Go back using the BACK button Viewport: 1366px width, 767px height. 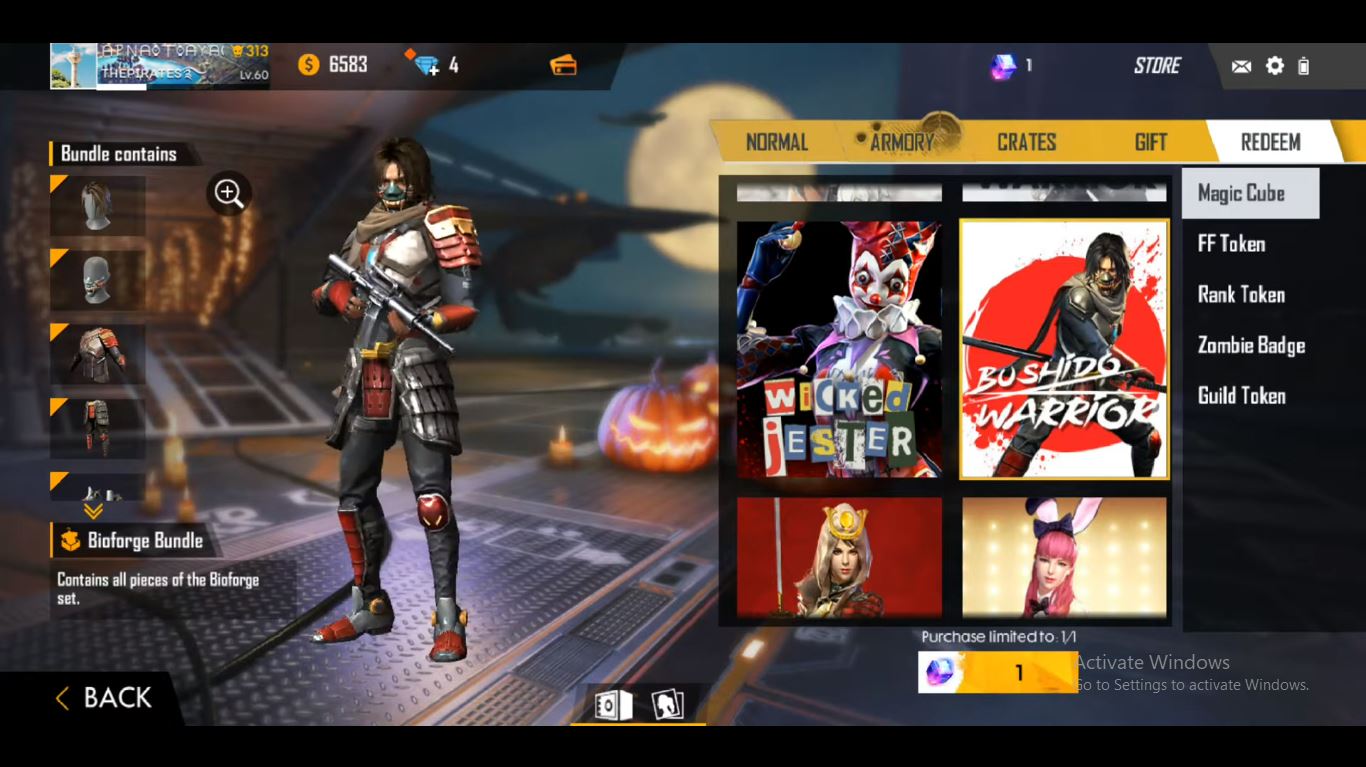pyautogui.click(x=104, y=698)
